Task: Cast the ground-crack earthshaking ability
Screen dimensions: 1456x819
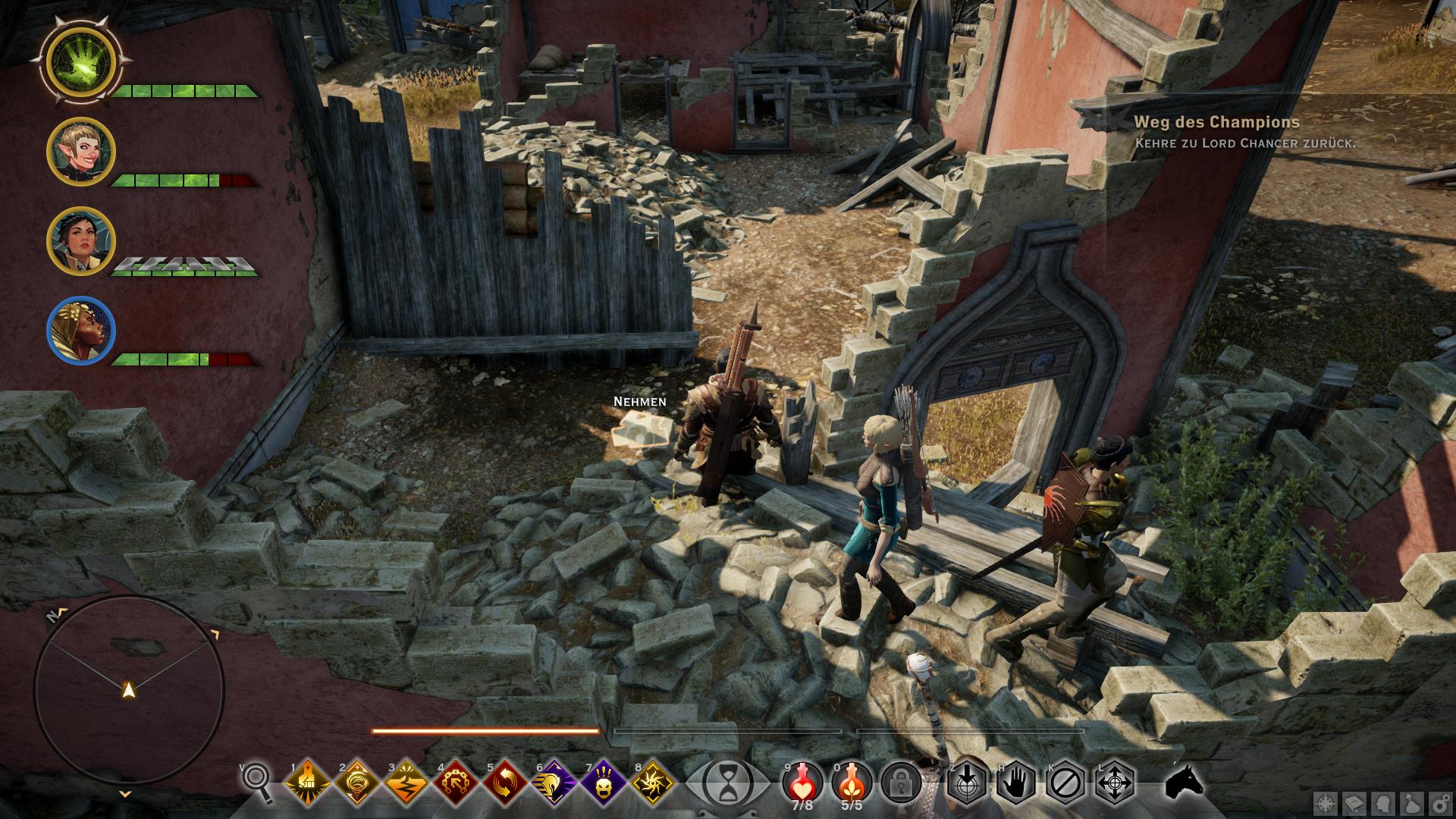Action: coord(406,781)
